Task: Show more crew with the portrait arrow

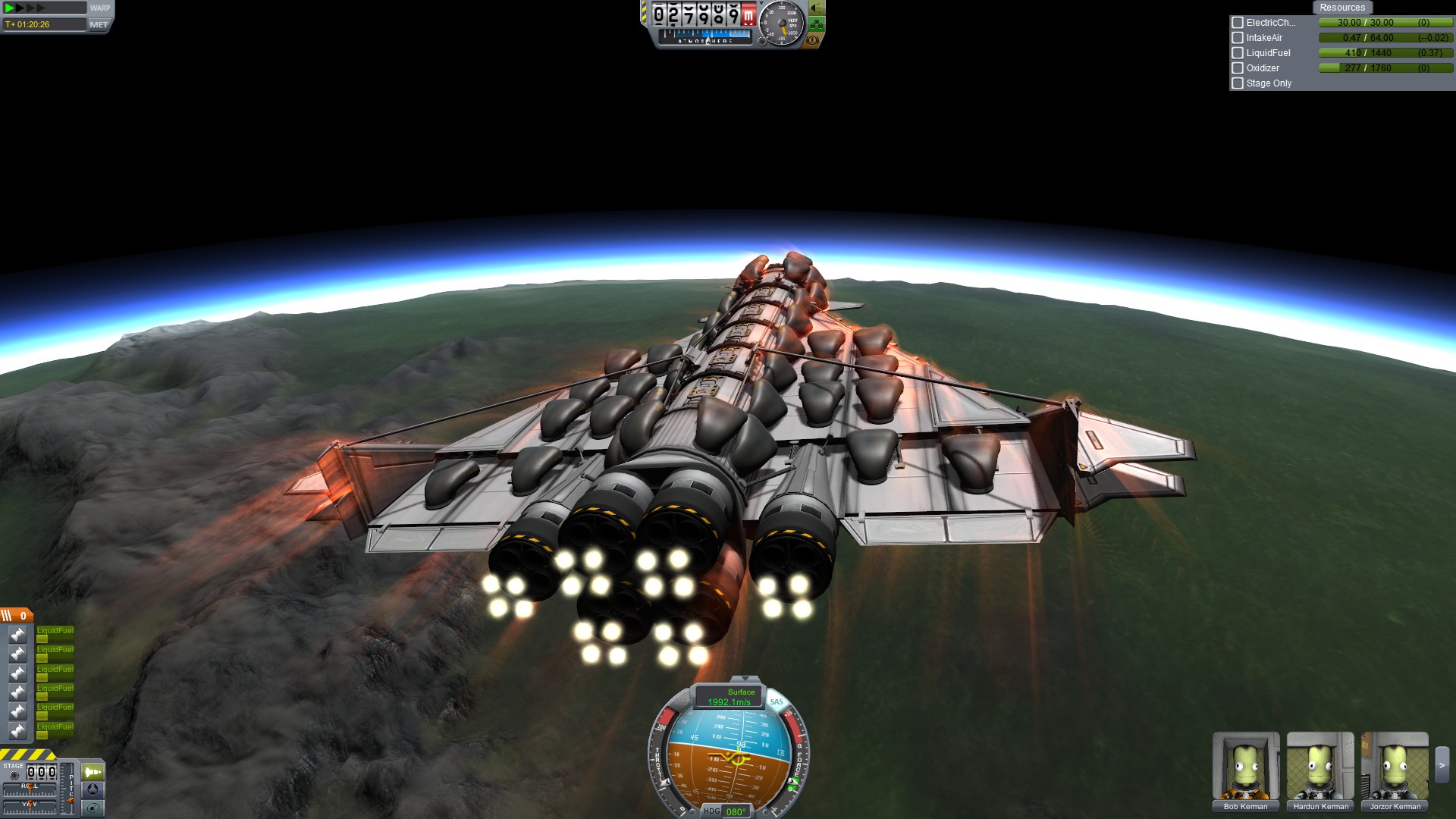Action: (1442, 766)
